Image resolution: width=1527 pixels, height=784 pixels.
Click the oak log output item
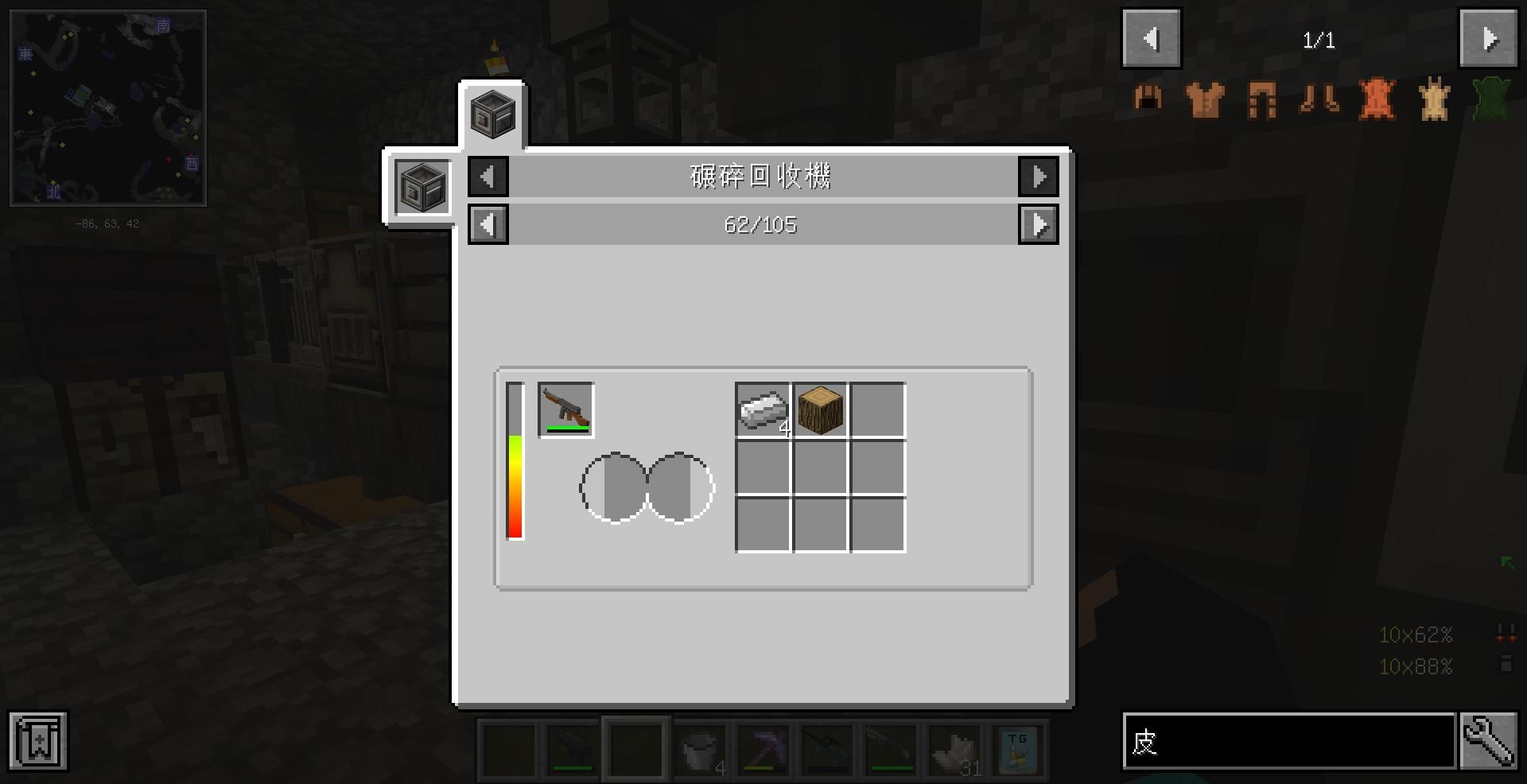(x=821, y=409)
